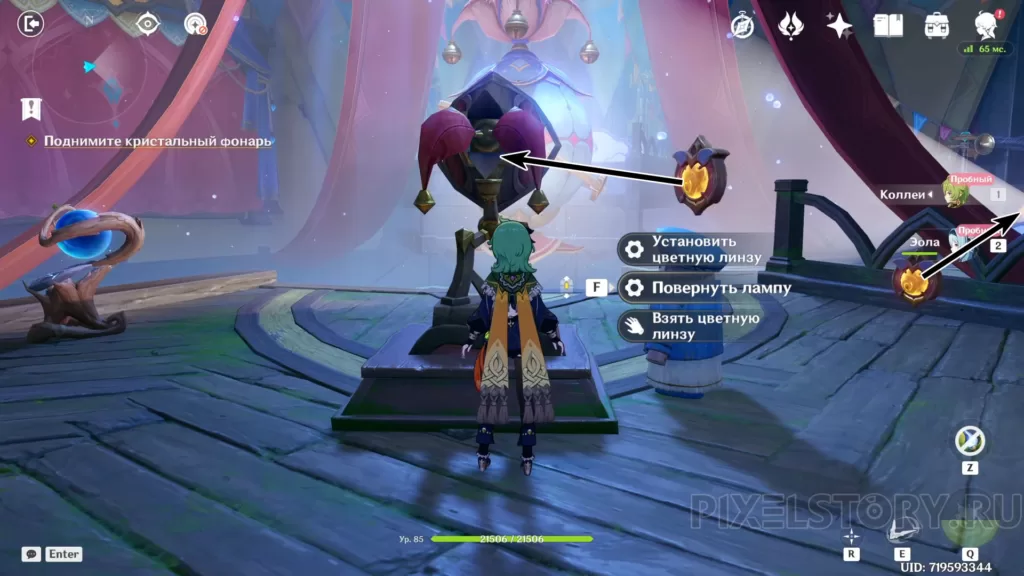
Task: Open the chat box icon
Action: coord(31,553)
